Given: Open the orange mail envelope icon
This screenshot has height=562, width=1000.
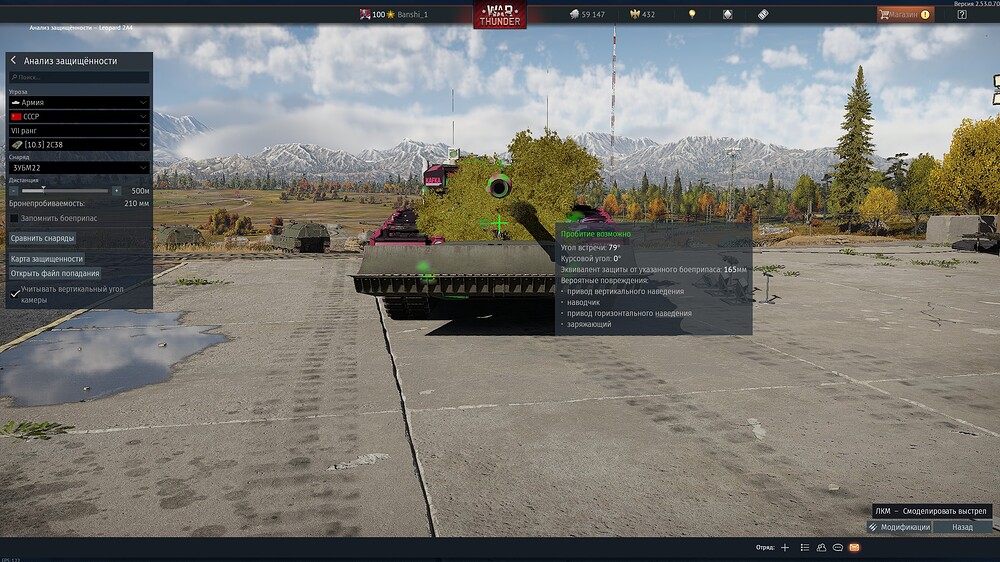Looking at the screenshot, I should coord(854,548).
